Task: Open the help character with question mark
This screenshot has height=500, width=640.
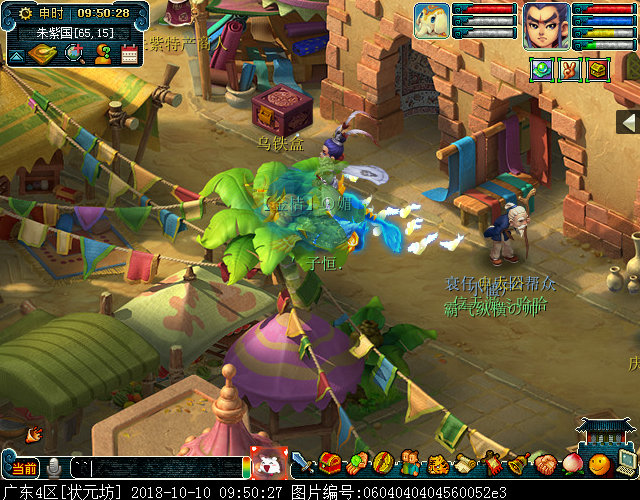Action: pos(103,54)
